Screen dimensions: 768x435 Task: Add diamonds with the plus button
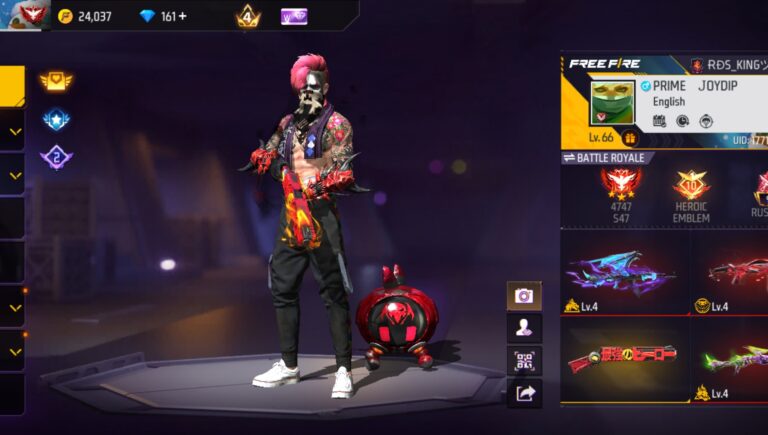point(182,16)
